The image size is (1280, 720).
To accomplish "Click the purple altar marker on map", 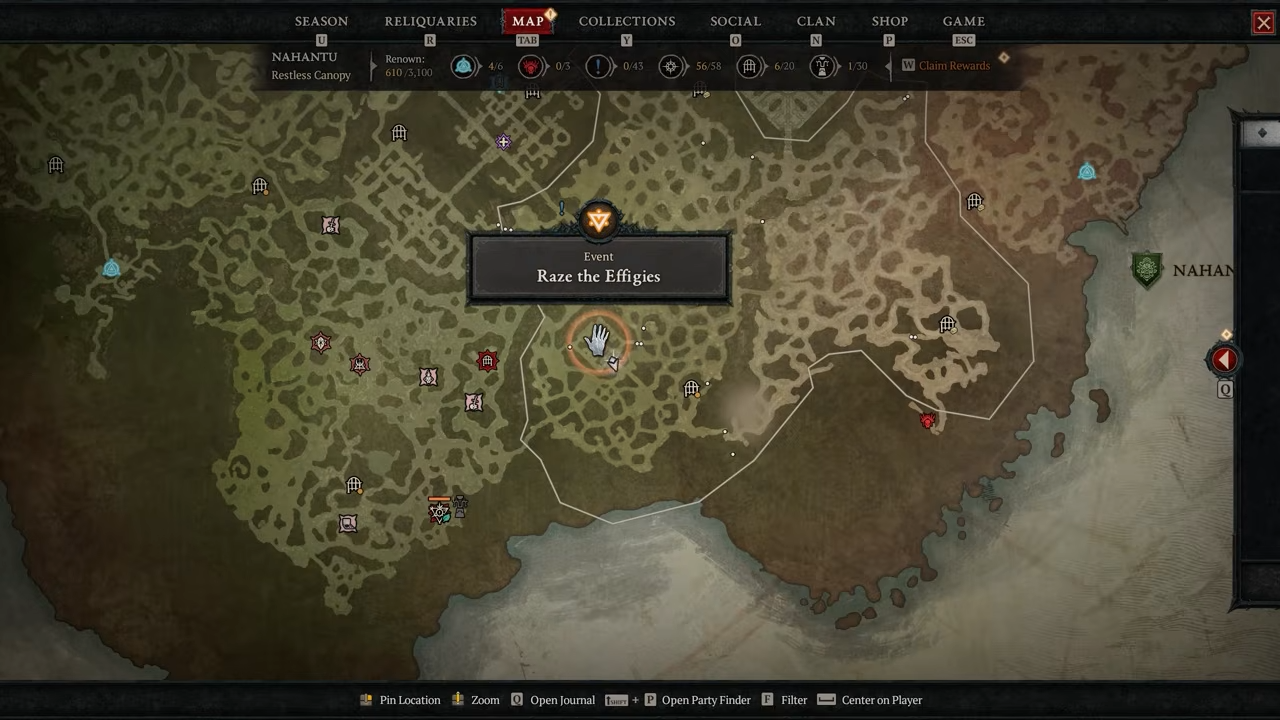I will pos(503,143).
